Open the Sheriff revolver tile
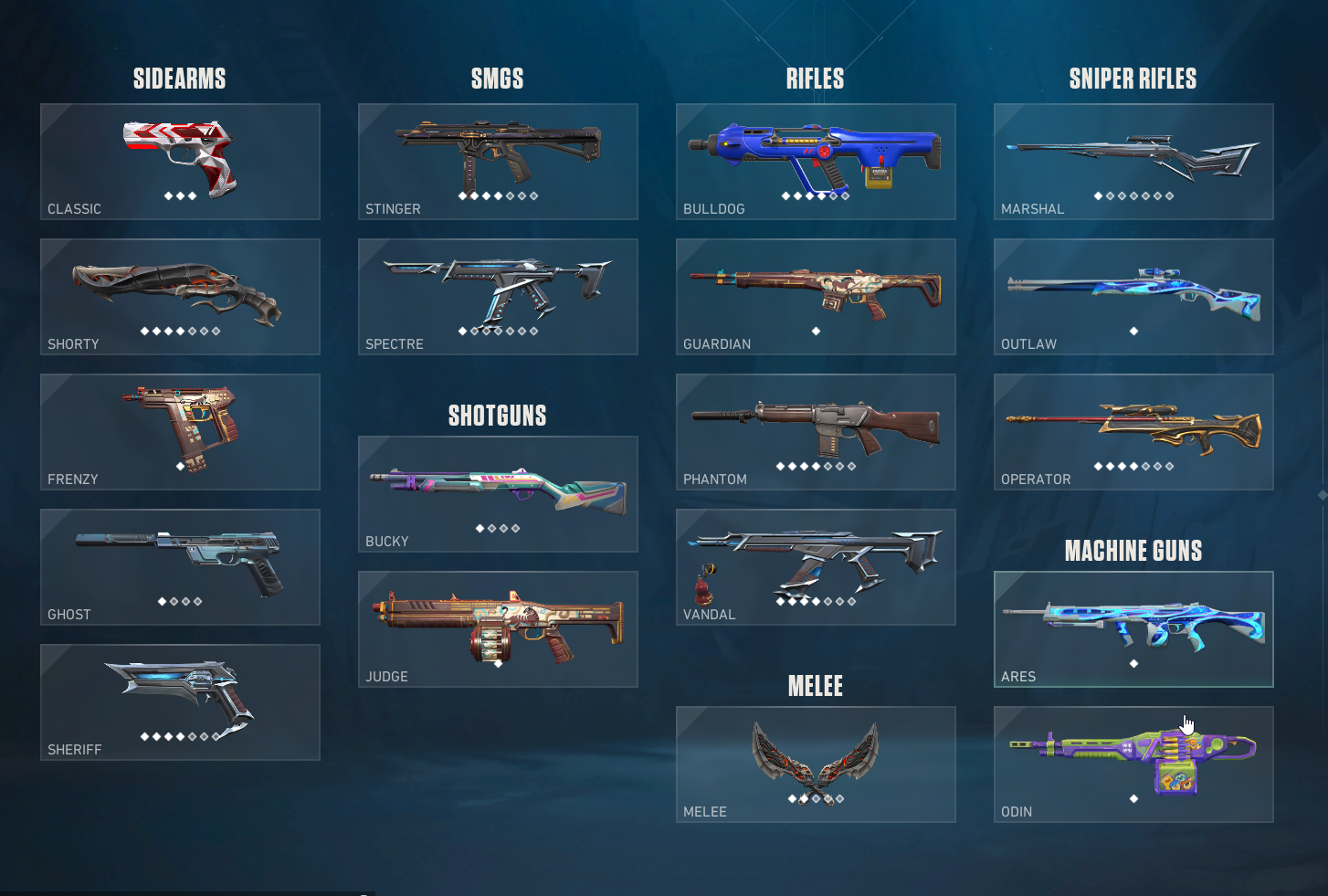1328x896 pixels. (180, 702)
